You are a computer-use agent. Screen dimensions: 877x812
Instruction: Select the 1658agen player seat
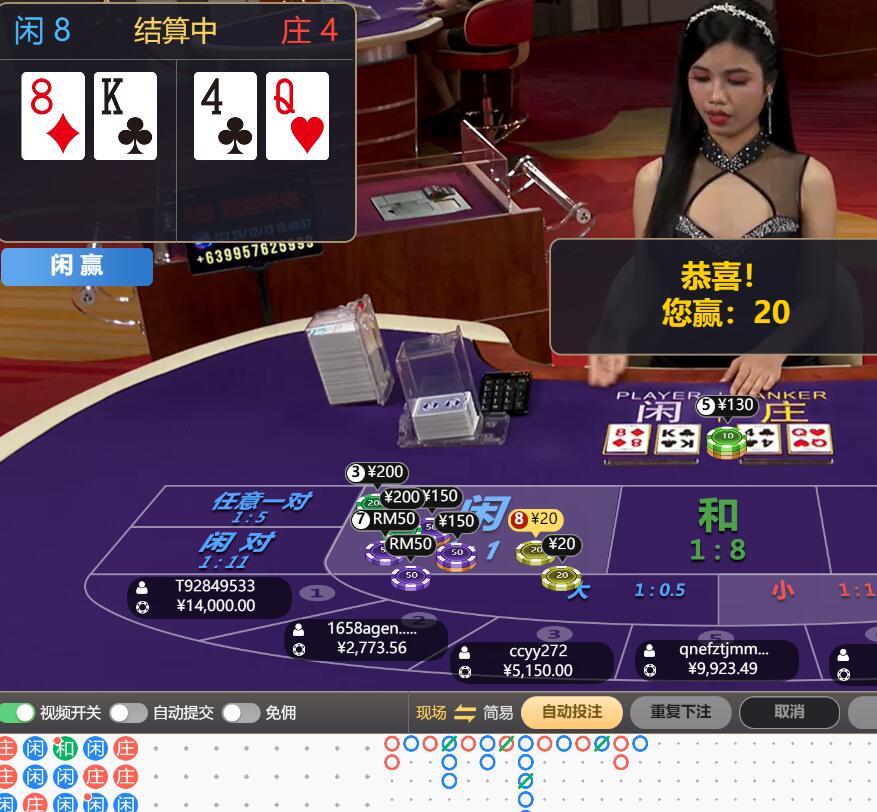point(366,638)
